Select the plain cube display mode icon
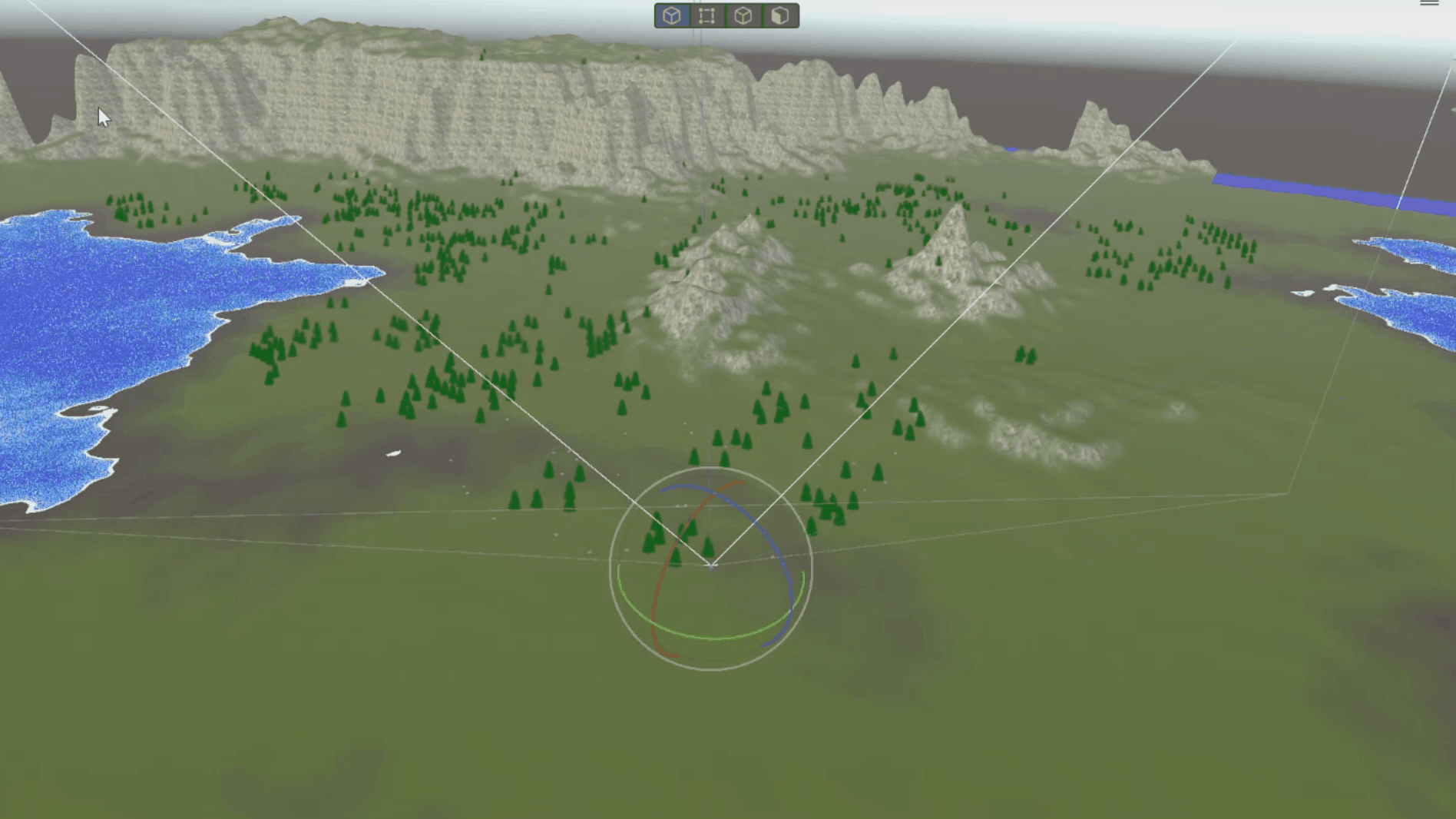Screen dimensions: 1456x819 (x=742, y=15)
